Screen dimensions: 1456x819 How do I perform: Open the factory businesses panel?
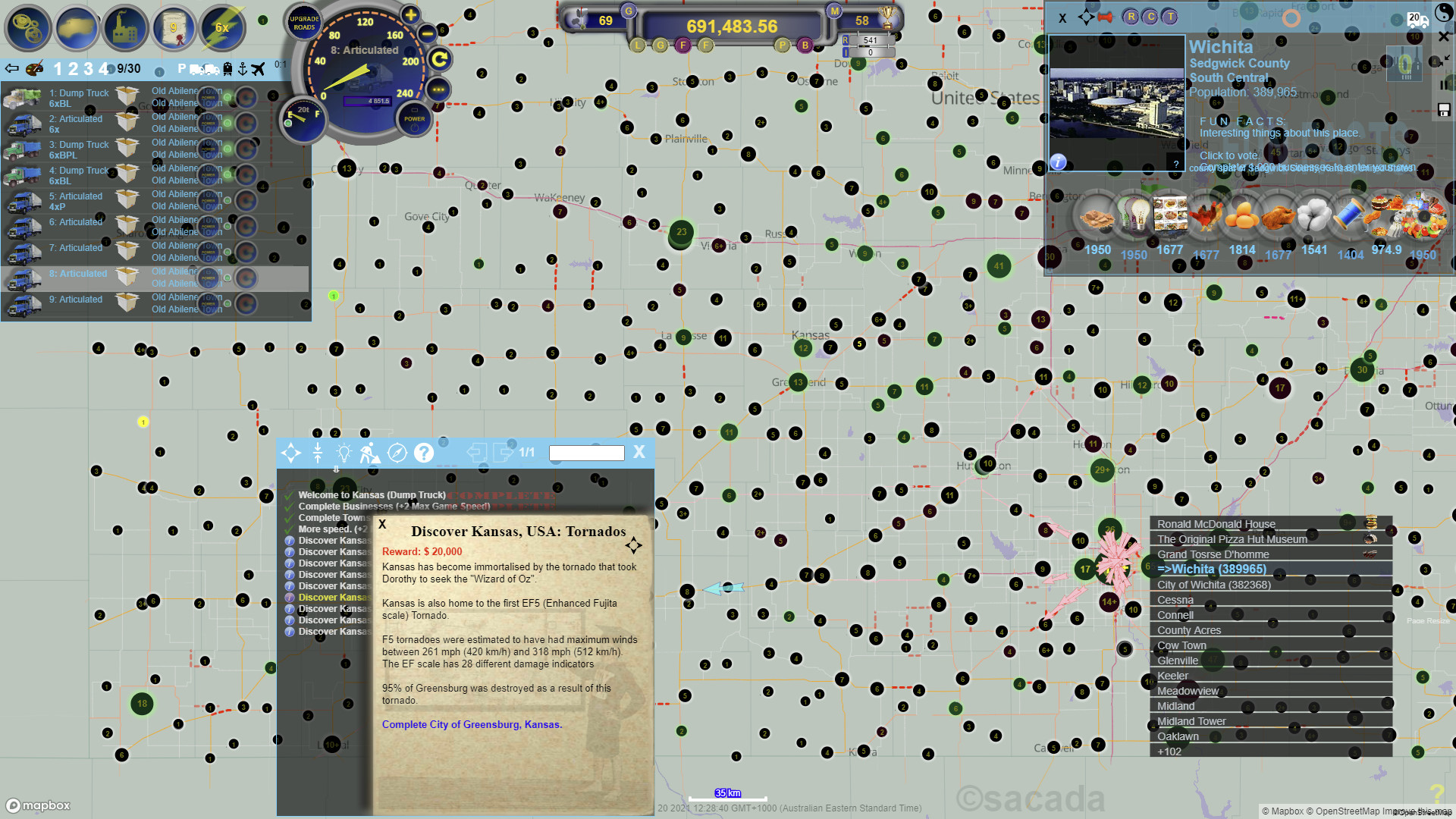coord(126,28)
